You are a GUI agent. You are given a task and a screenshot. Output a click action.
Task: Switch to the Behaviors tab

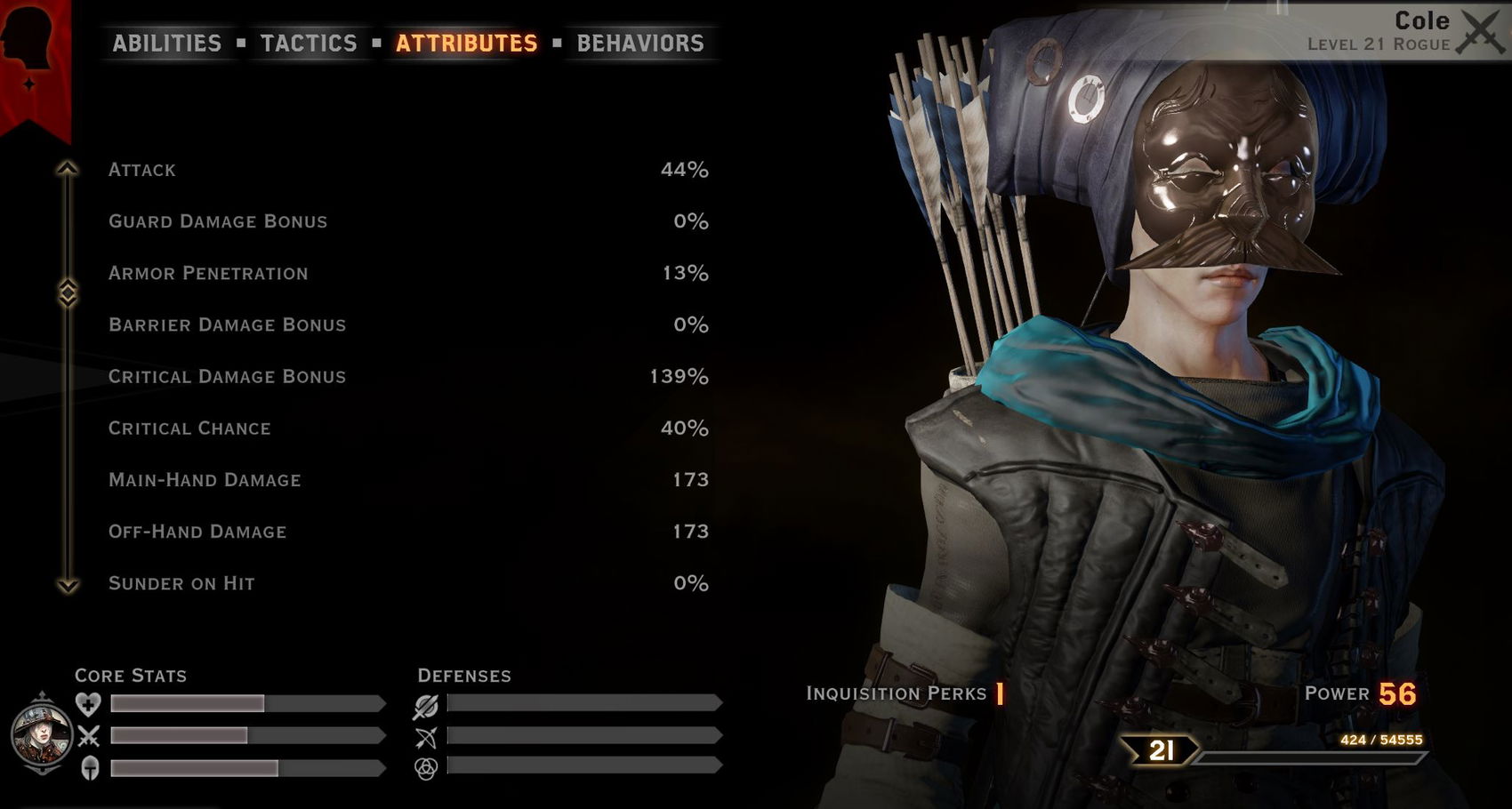coord(639,43)
